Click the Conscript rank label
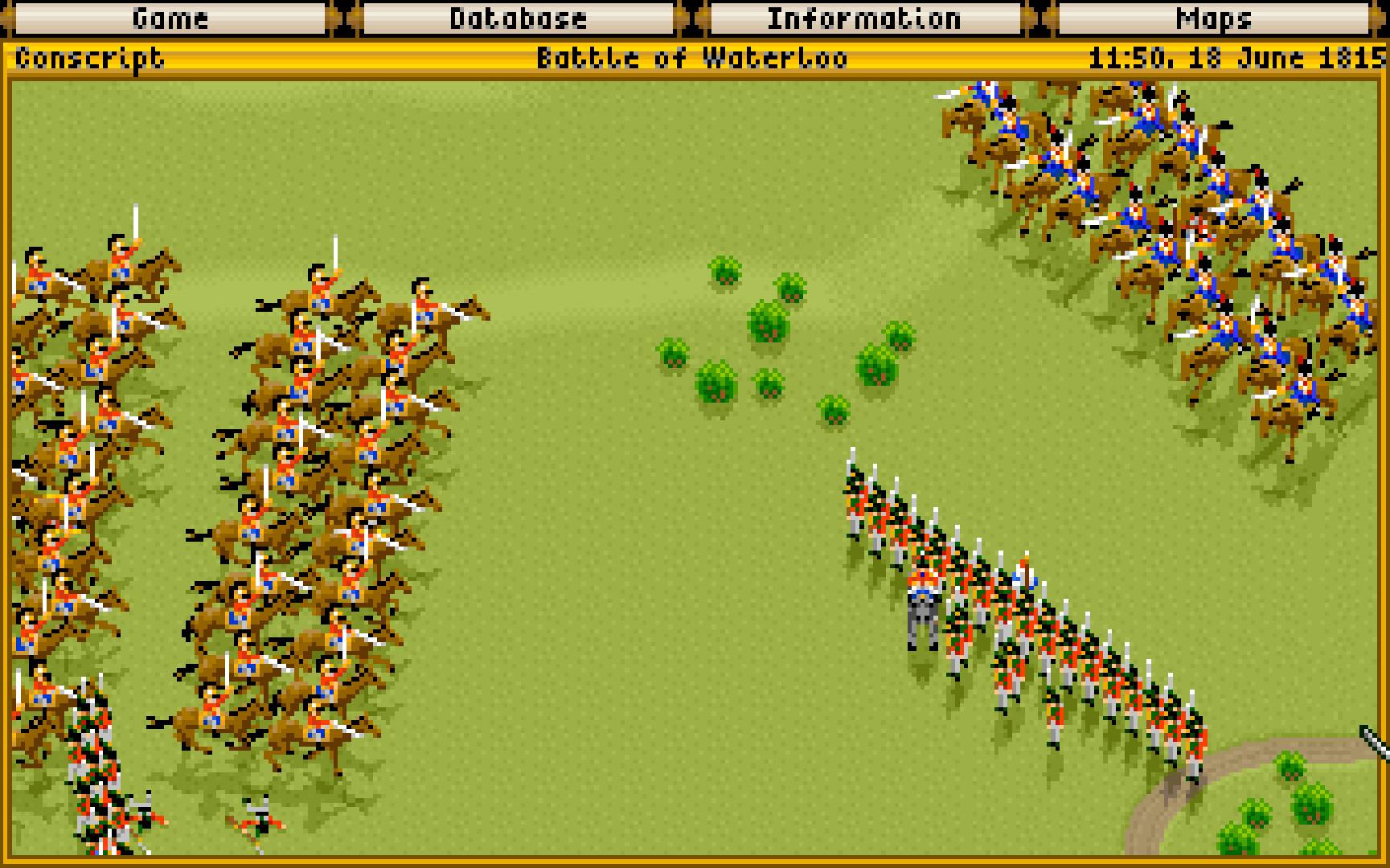This screenshot has height=868, width=1390. point(88,57)
